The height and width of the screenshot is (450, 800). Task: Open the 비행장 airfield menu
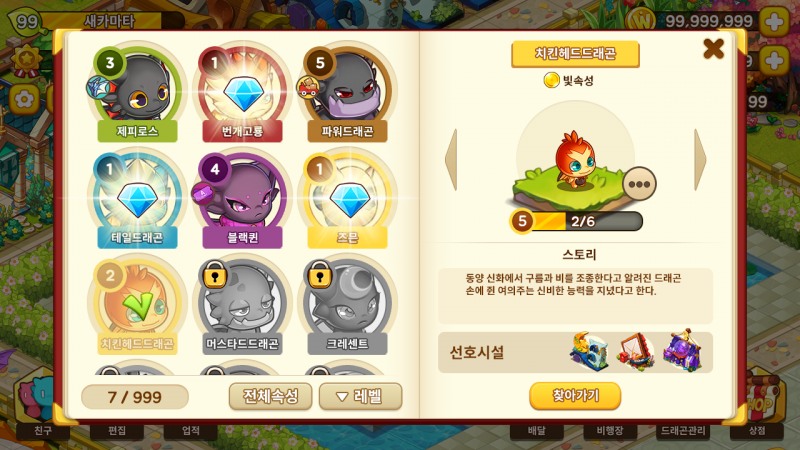[x=610, y=431]
